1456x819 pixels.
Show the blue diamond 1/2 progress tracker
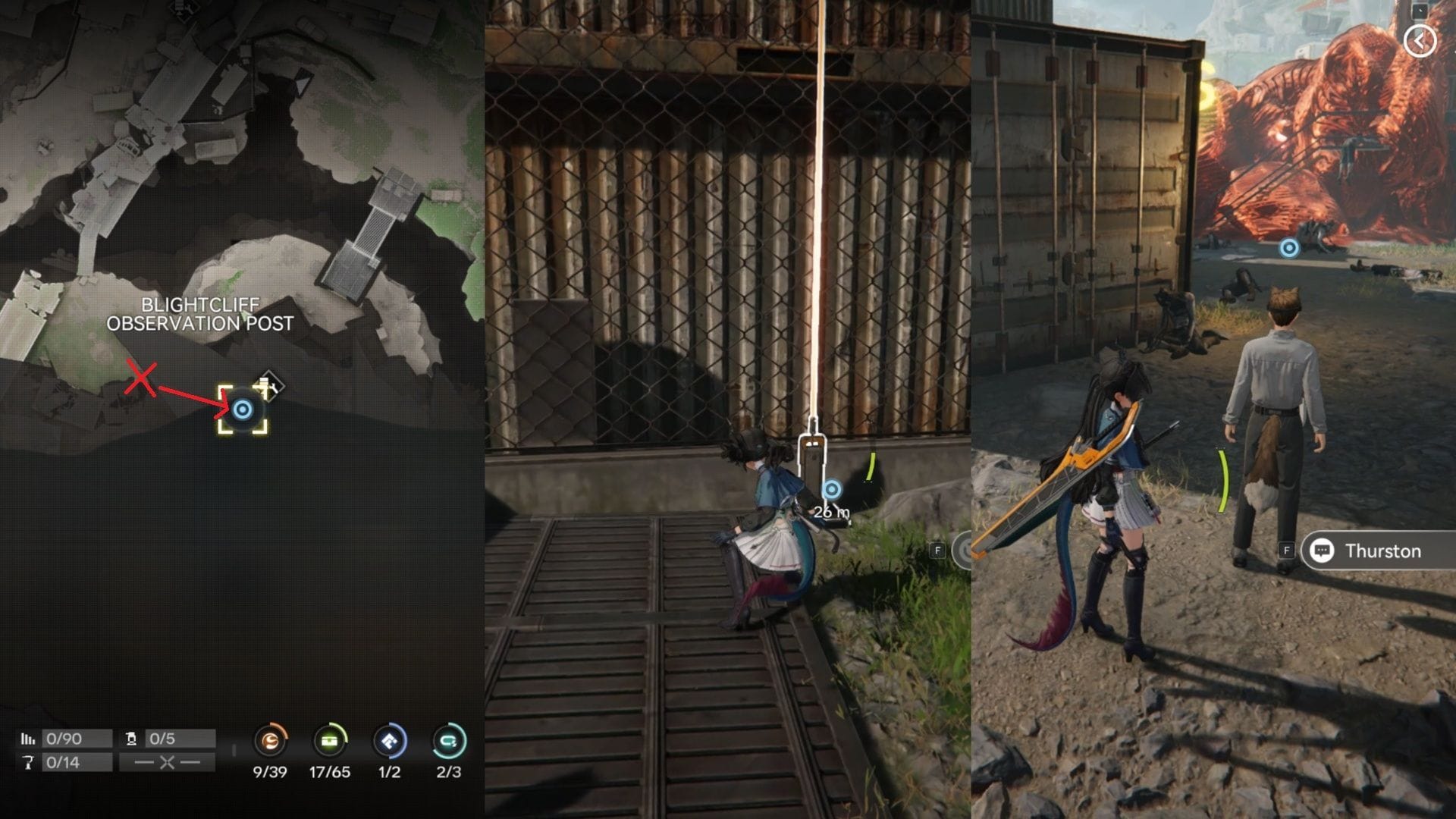(389, 741)
